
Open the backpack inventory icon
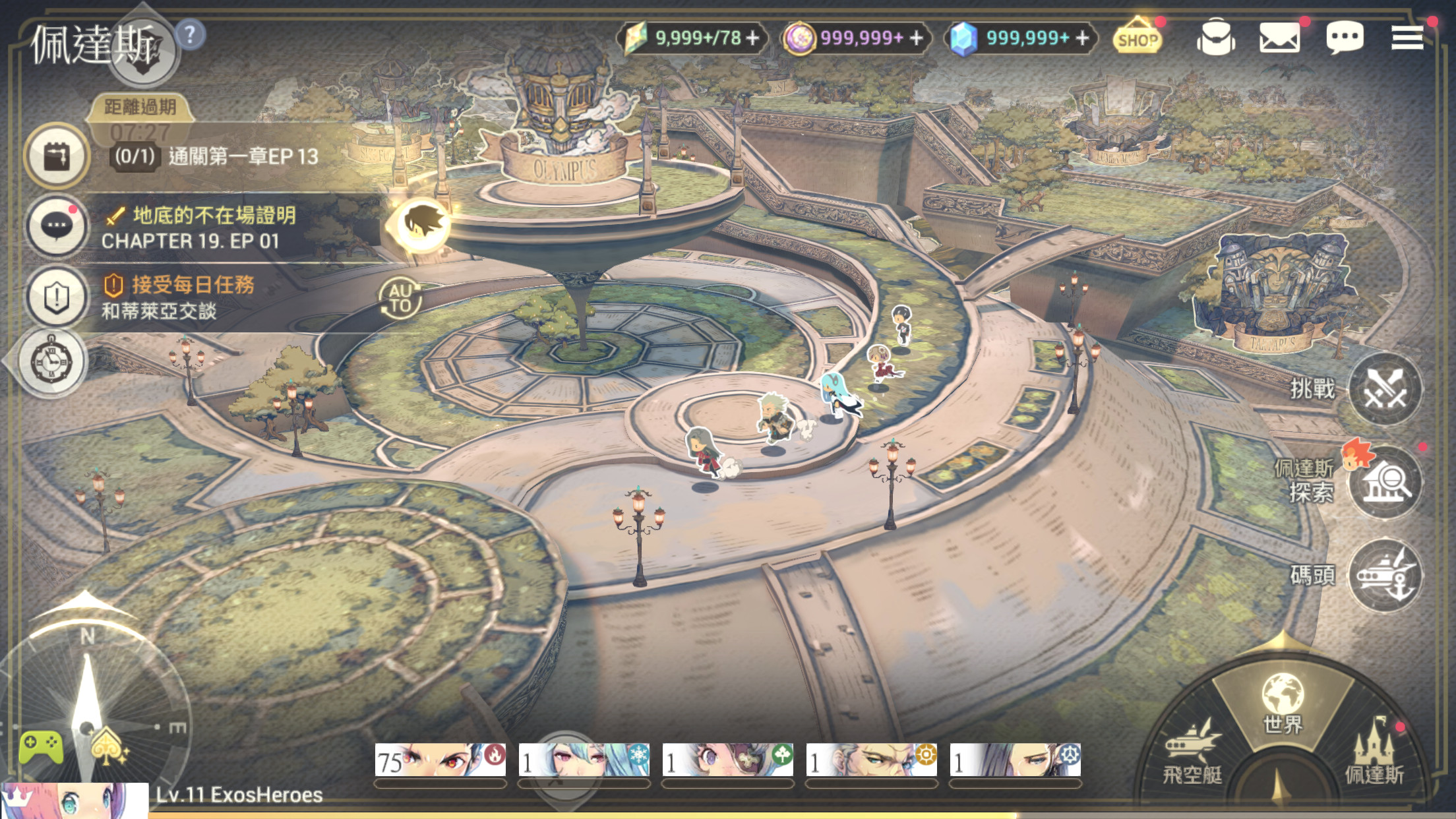pyautogui.click(x=1215, y=38)
